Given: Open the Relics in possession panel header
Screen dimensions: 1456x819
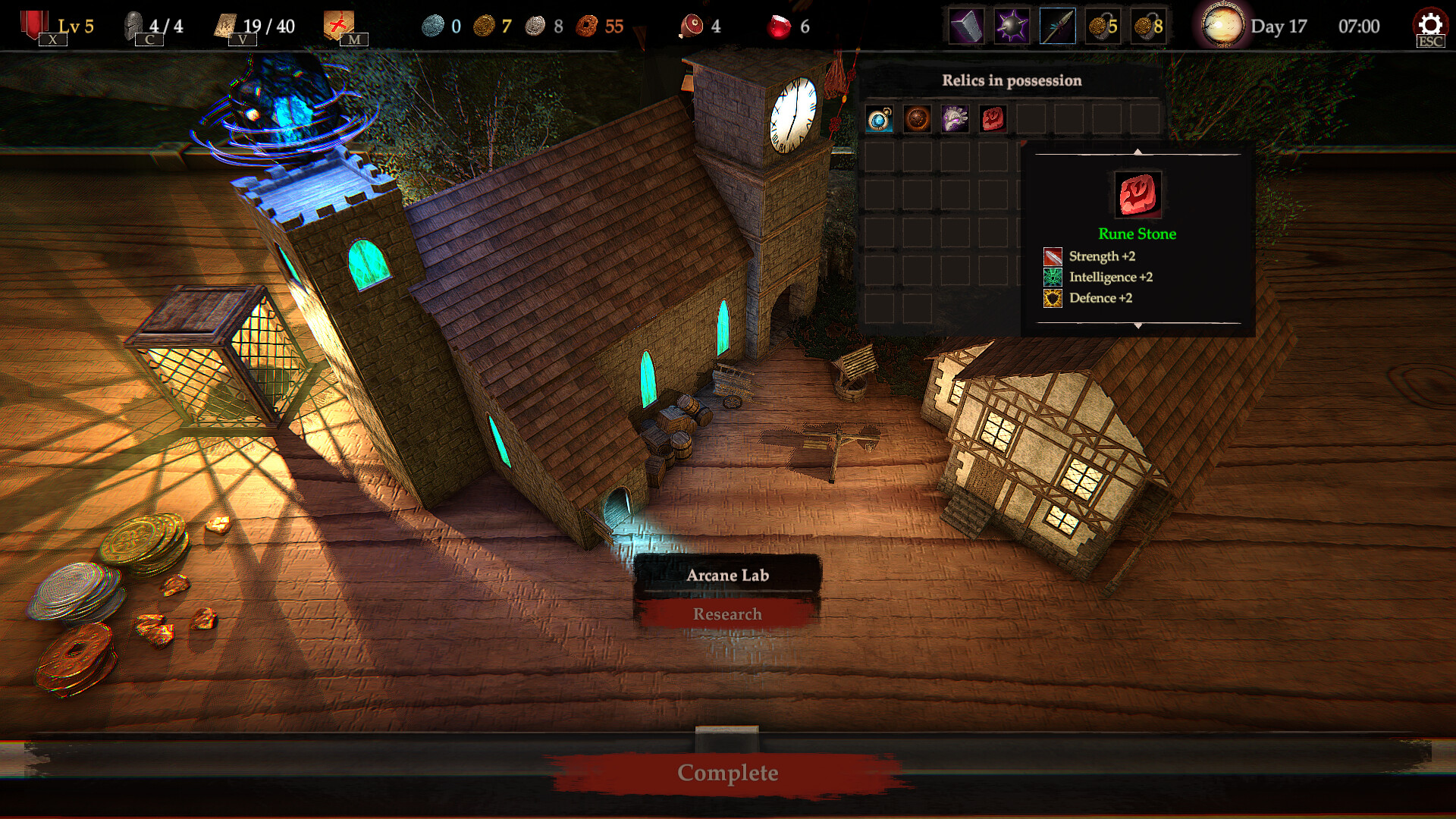Looking at the screenshot, I should point(1012,80).
